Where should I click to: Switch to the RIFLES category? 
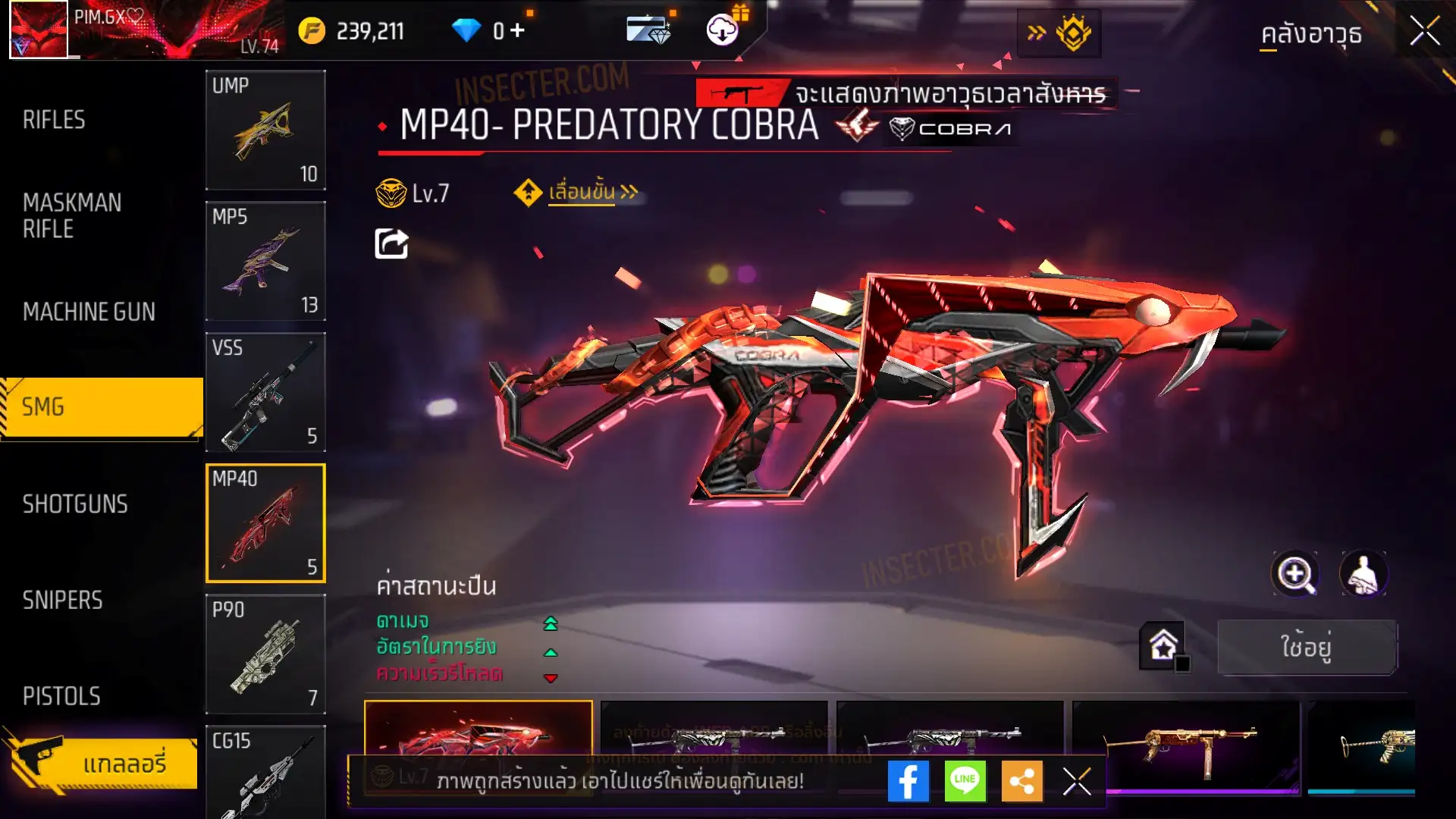[x=54, y=120]
